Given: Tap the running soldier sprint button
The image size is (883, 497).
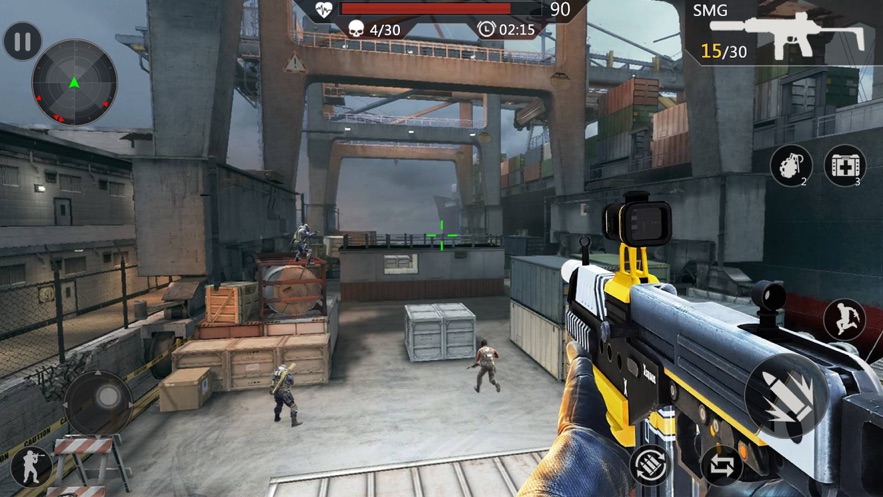Looking at the screenshot, I should click(x=843, y=320).
